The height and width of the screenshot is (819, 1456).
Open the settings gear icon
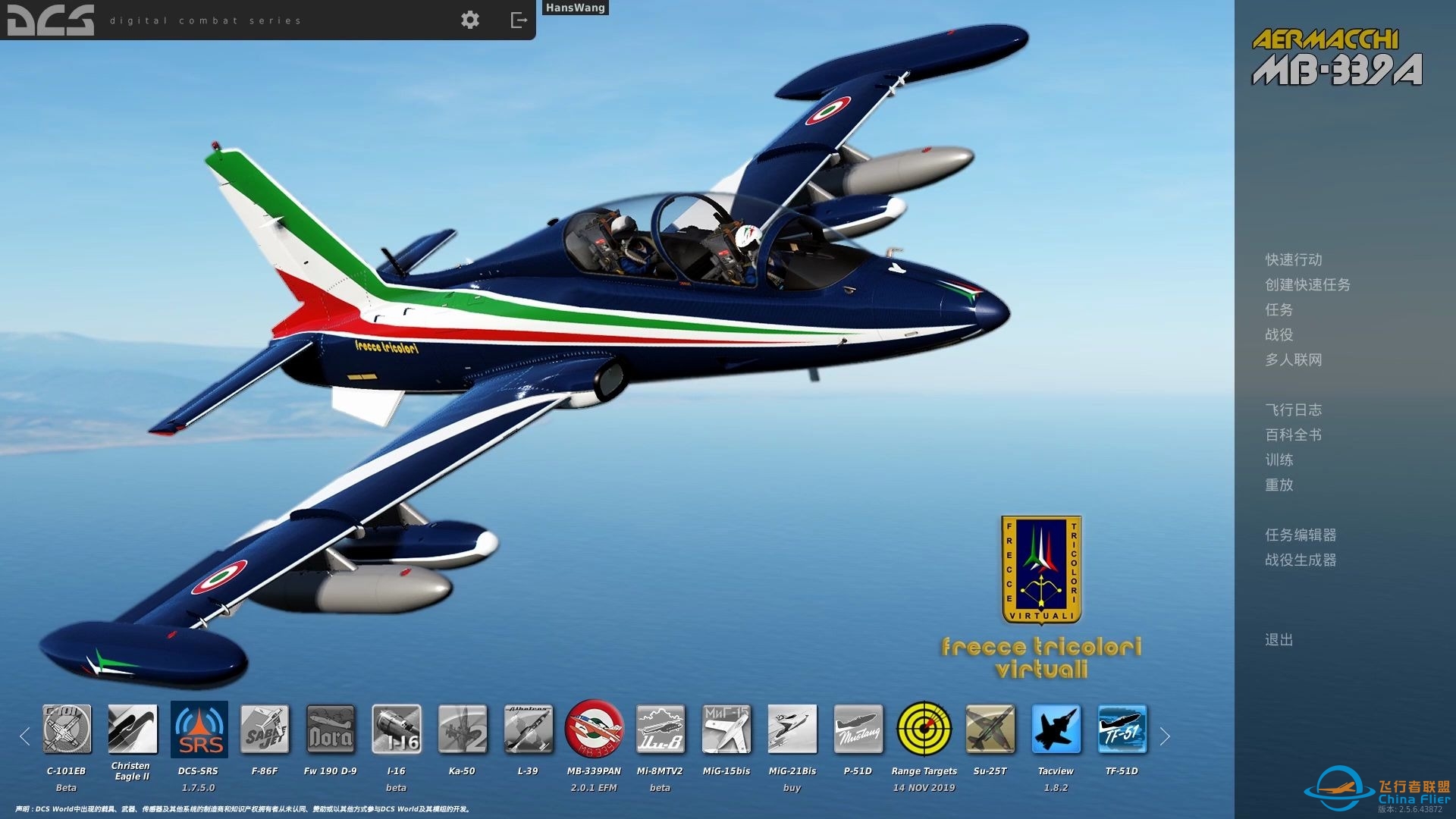[x=470, y=20]
